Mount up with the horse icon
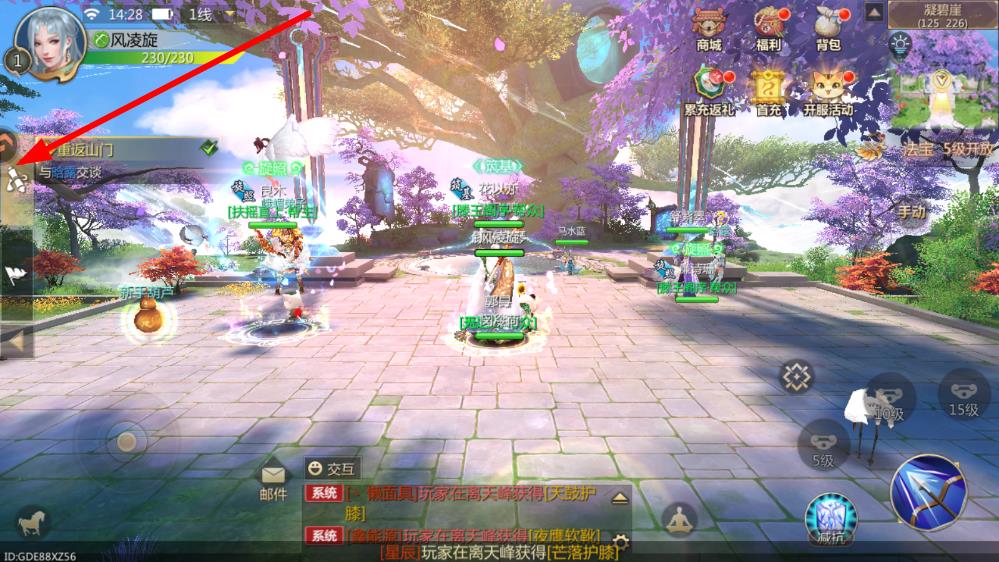This screenshot has width=999, height=562. (32, 520)
